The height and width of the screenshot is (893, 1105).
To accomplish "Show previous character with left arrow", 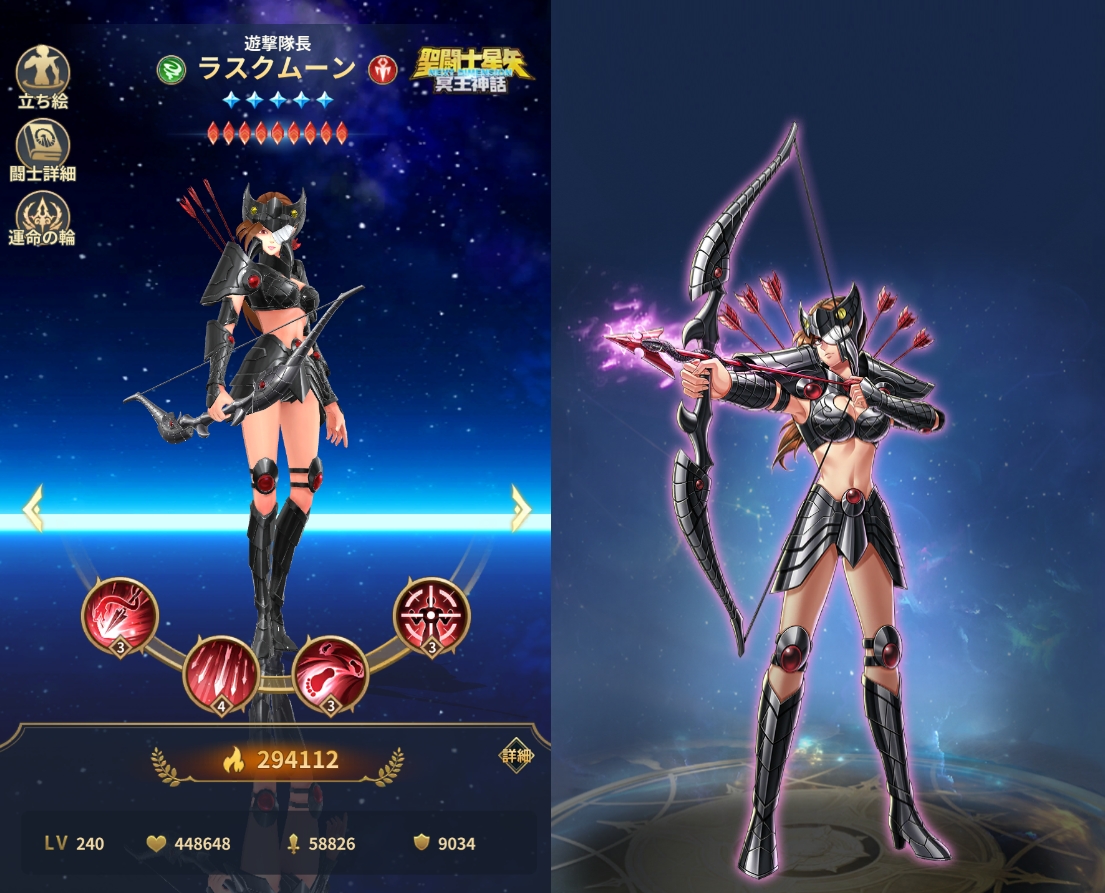I will click(33, 508).
